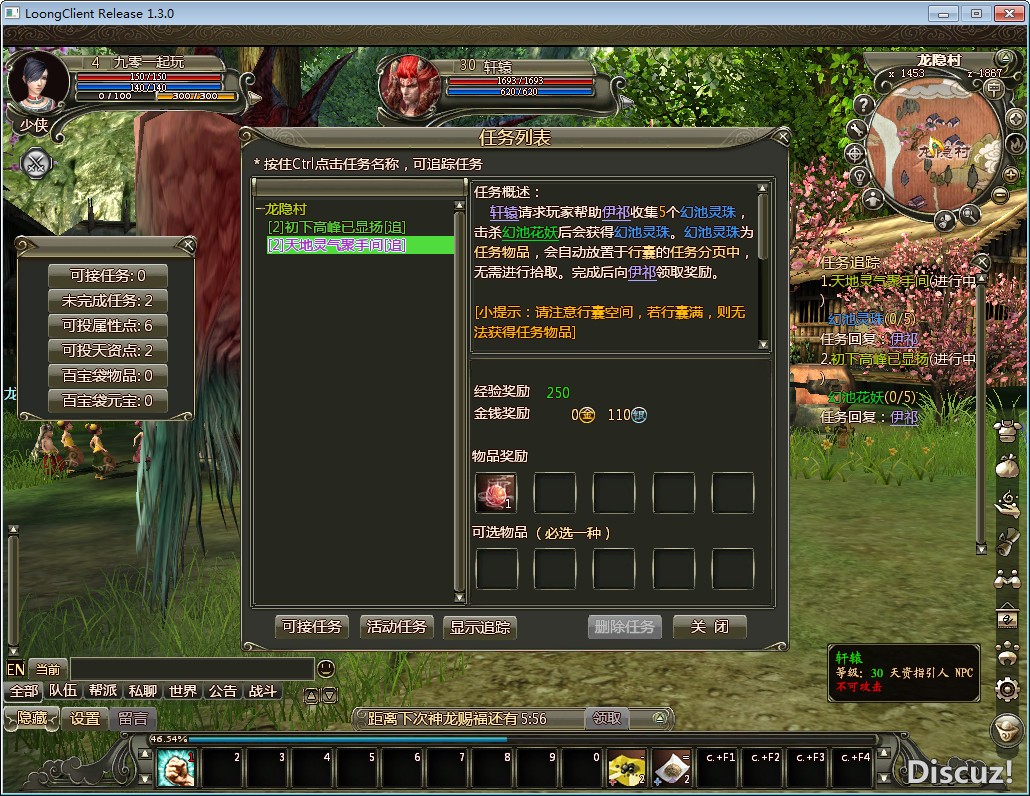Image resolution: width=1030 pixels, height=796 pixels.
Task: Activate the fist skill in hotbar
Action: coord(175,768)
